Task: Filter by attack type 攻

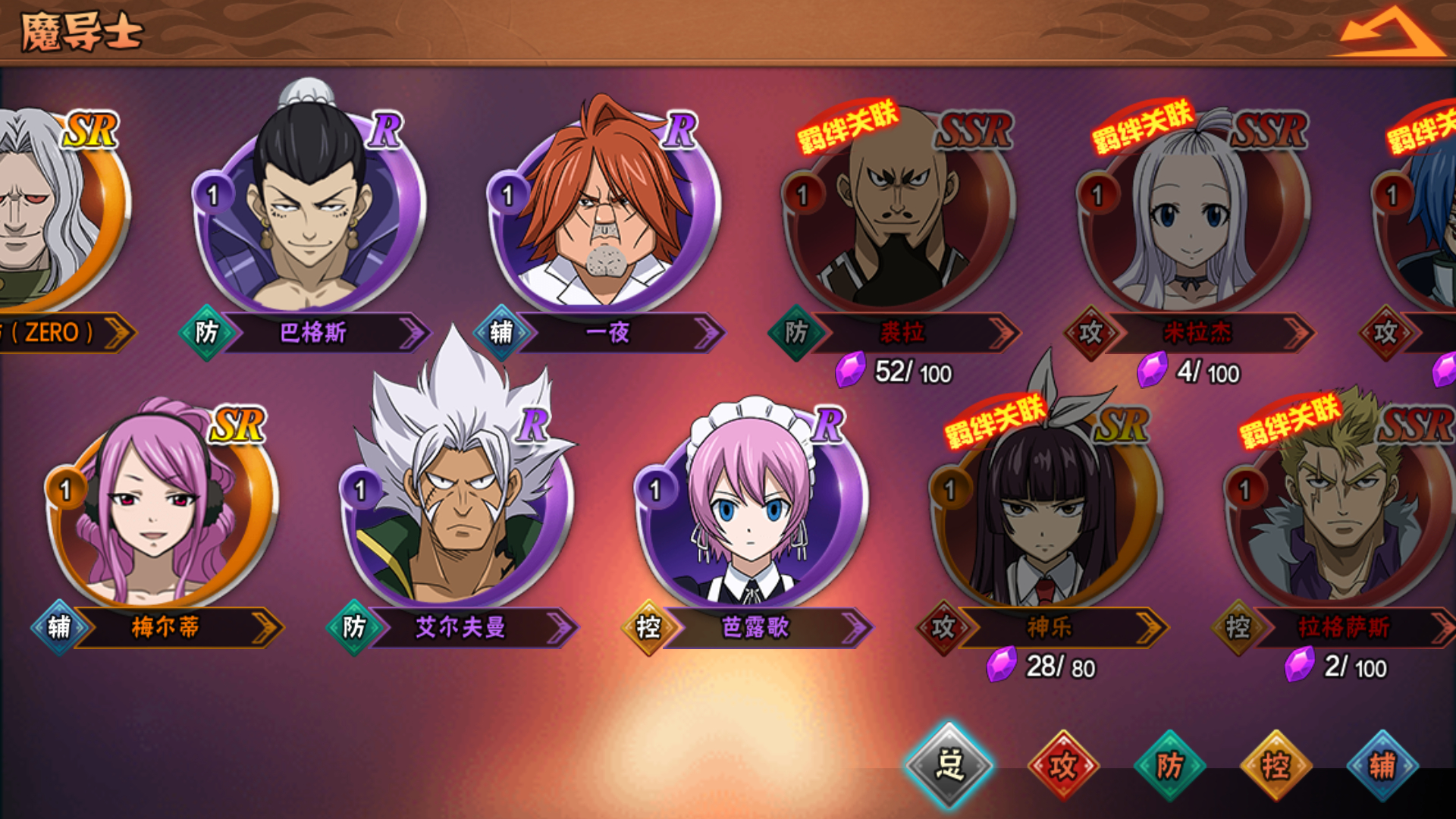Action: pyautogui.click(x=1063, y=766)
